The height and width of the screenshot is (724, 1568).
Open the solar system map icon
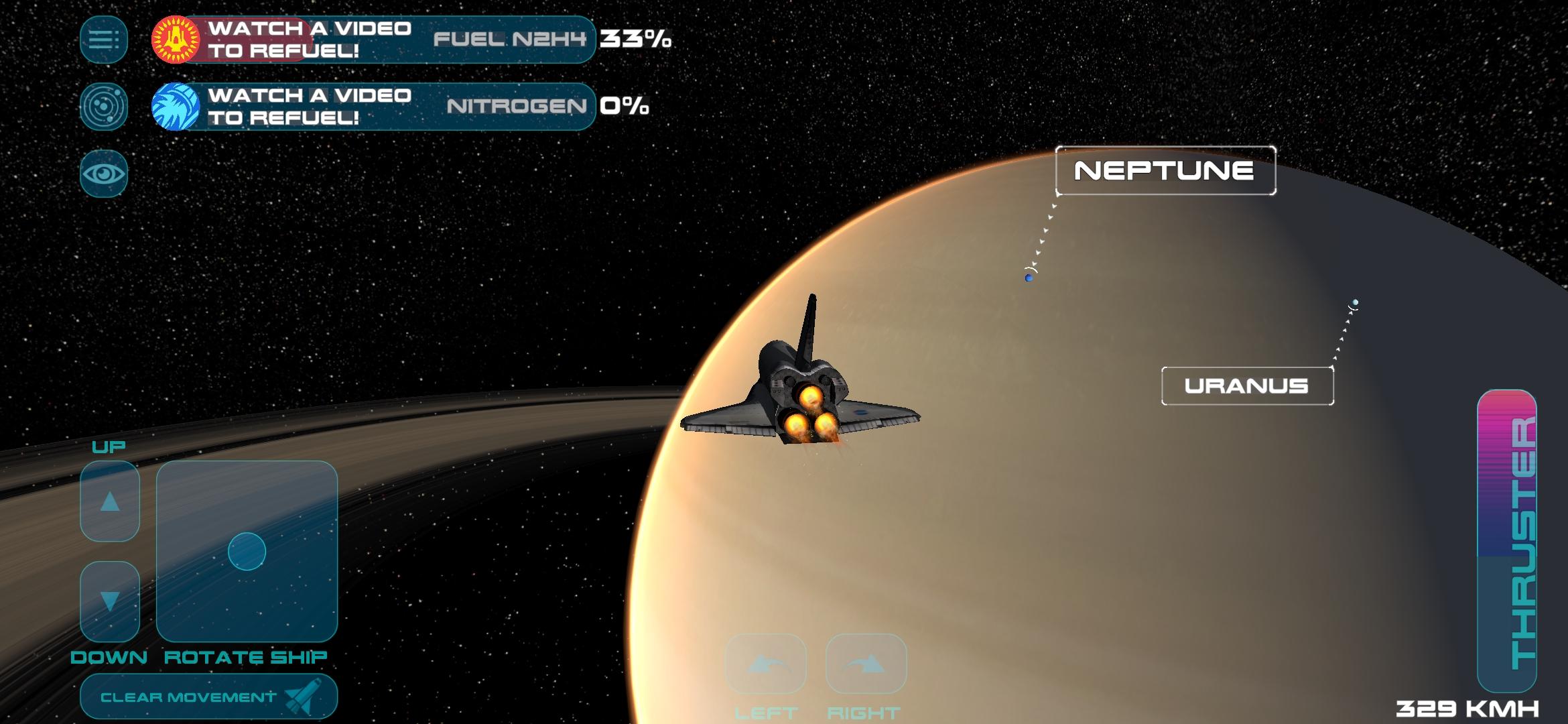pos(104,107)
